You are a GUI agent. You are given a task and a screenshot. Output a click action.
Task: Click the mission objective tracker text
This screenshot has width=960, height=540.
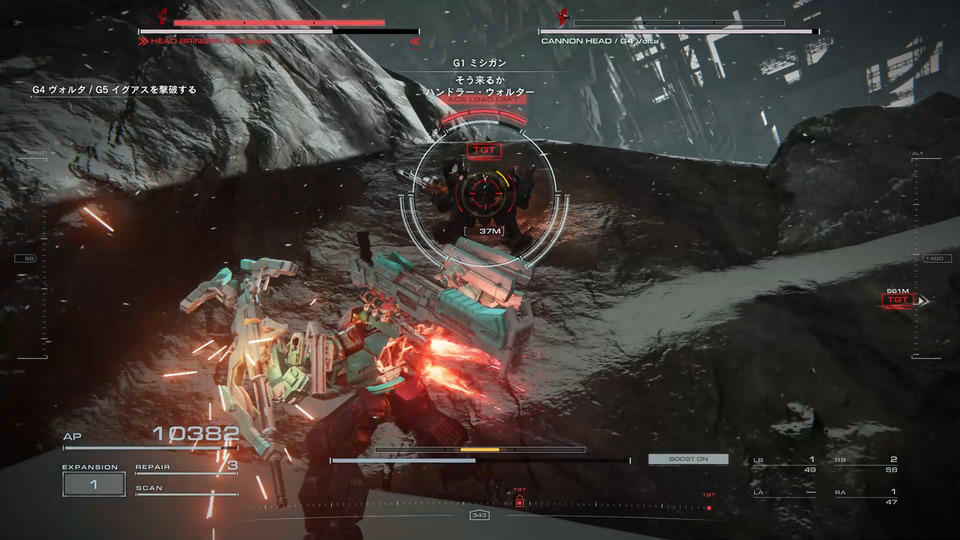(x=114, y=90)
